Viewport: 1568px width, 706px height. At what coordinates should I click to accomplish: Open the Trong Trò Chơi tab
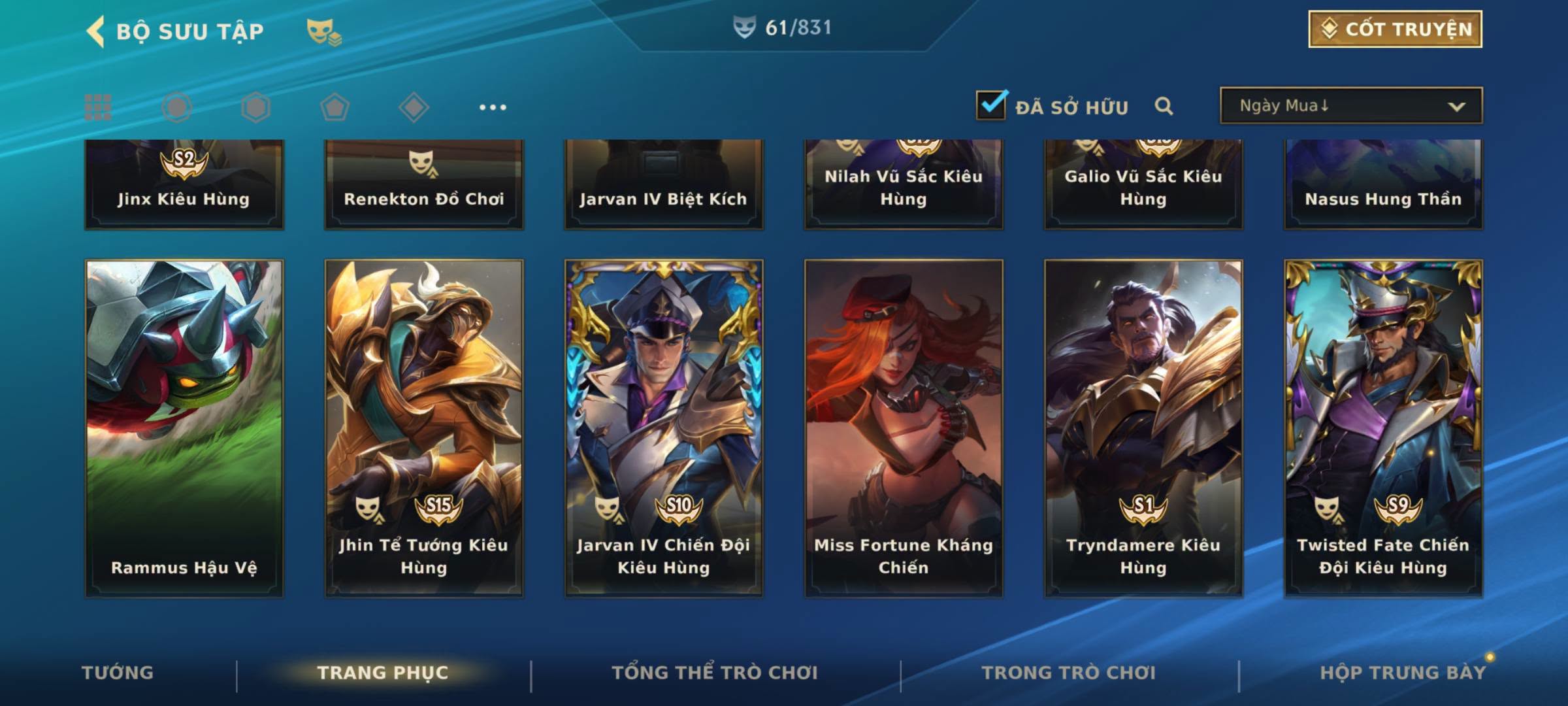point(1069,673)
